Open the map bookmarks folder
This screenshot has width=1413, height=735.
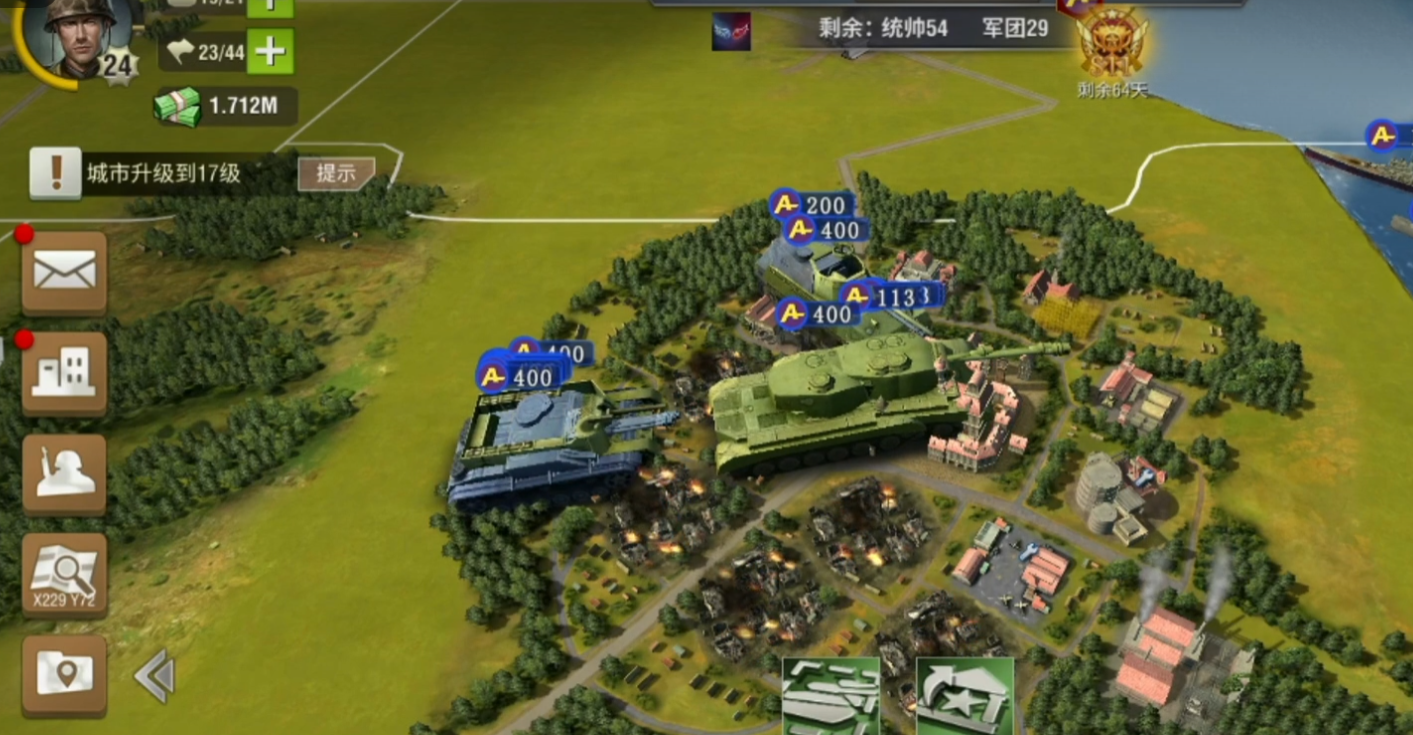pos(65,674)
